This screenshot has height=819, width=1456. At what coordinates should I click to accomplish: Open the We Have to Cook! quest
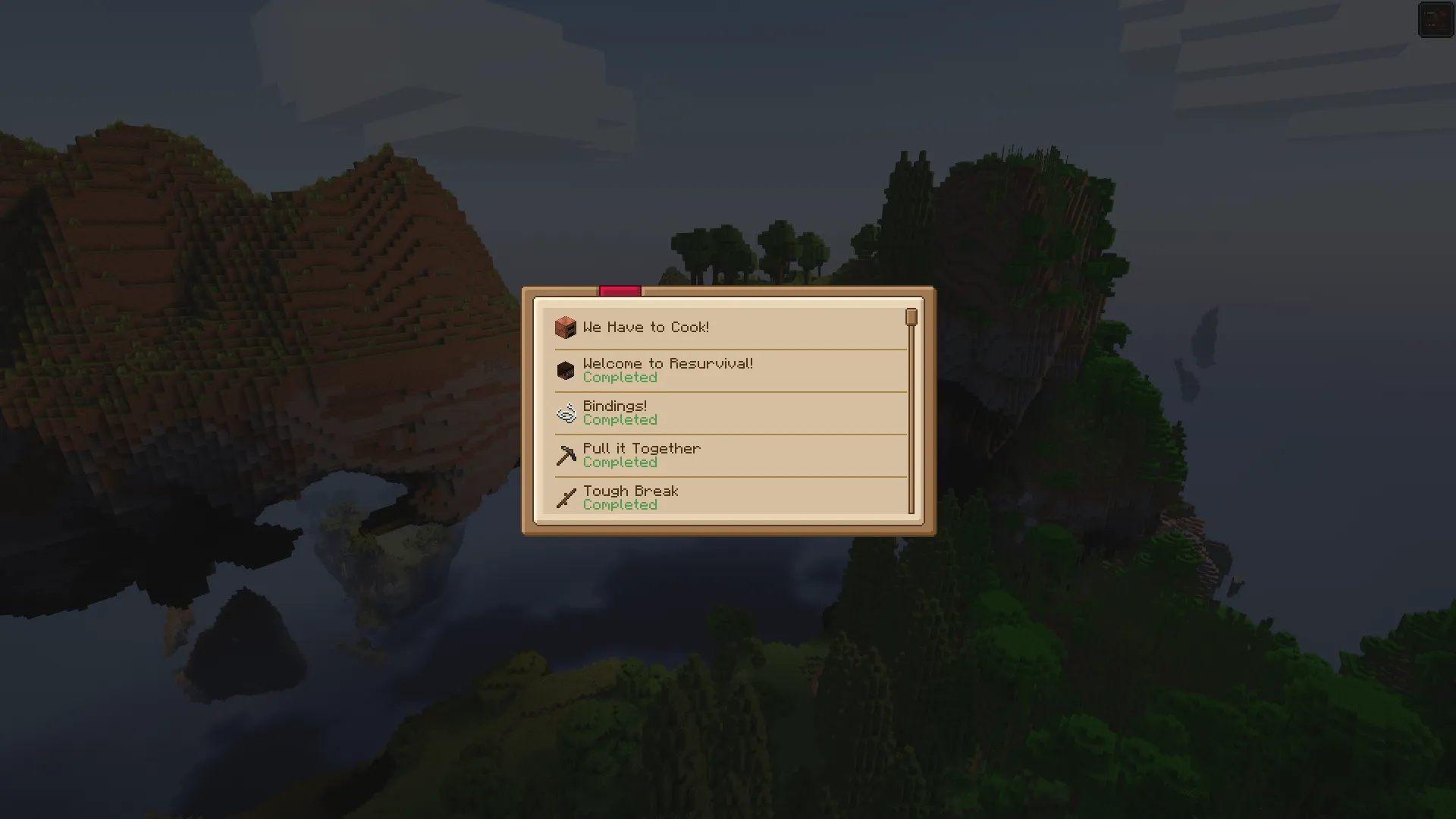point(646,327)
